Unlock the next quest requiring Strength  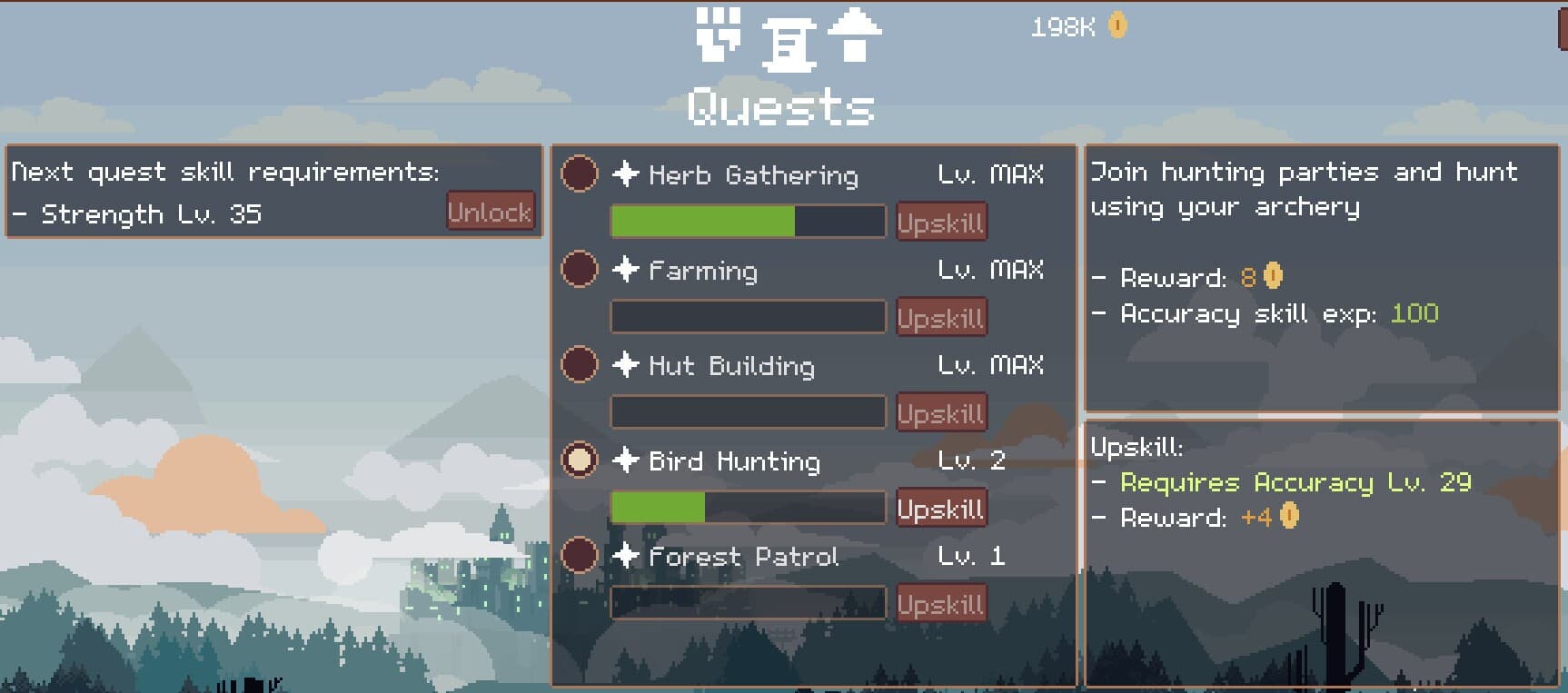tap(491, 212)
